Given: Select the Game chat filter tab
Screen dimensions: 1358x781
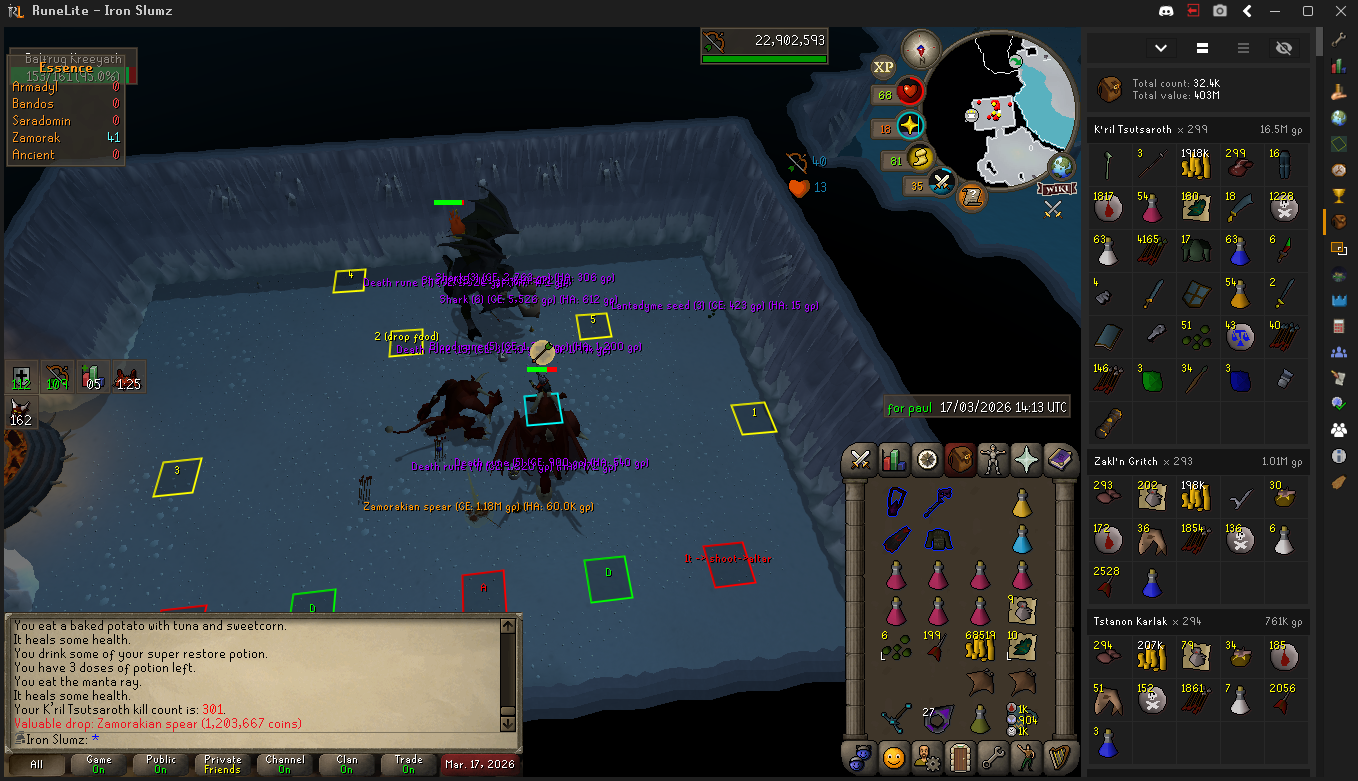Looking at the screenshot, I should coord(99,764).
